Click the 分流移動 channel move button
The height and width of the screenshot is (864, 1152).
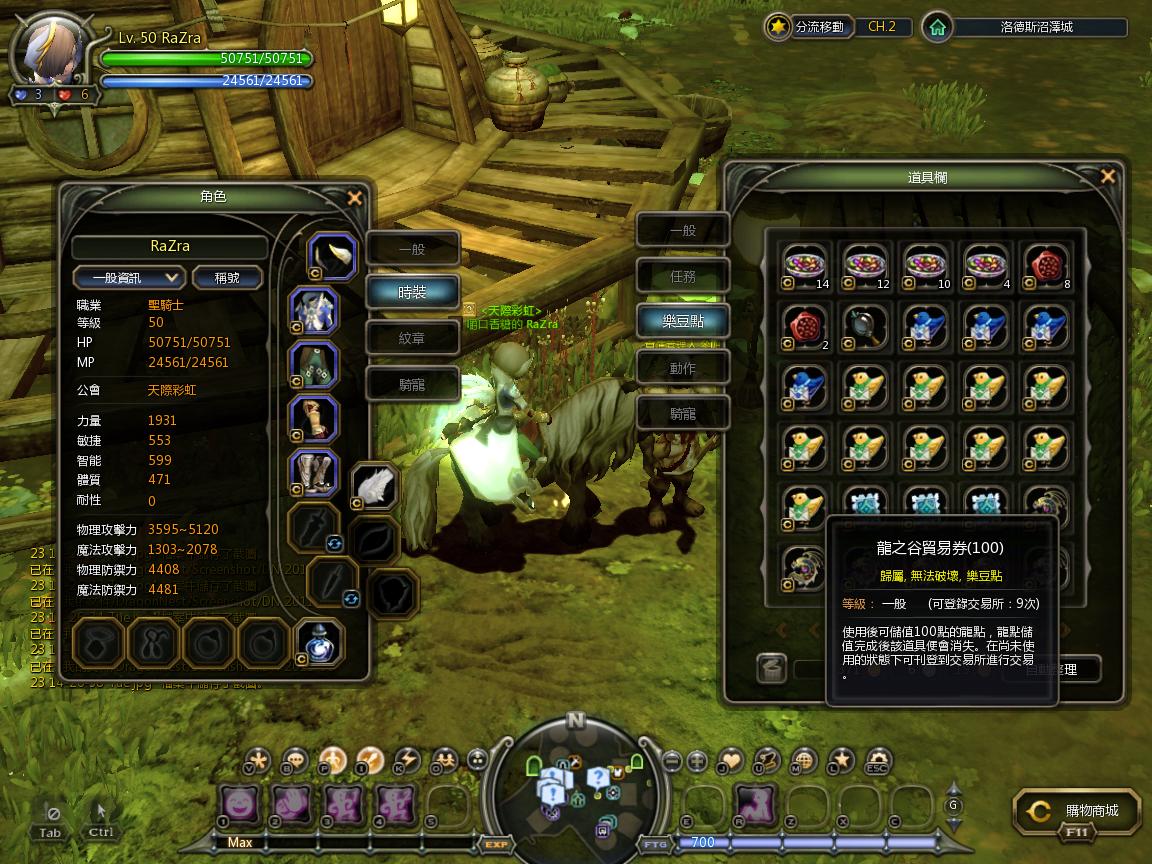[808, 27]
